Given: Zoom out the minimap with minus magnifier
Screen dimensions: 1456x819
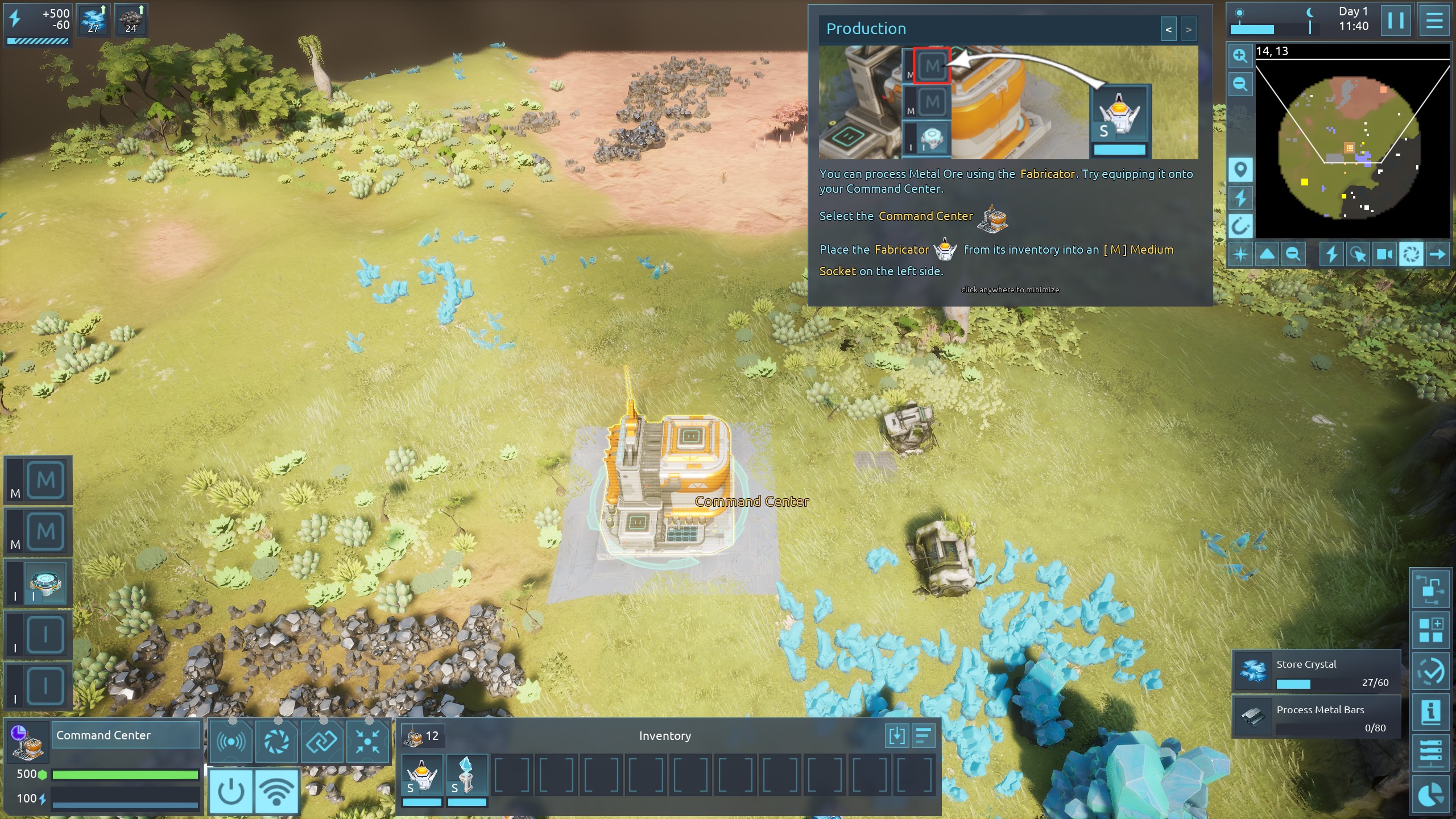Looking at the screenshot, I should click(1240, 85).
